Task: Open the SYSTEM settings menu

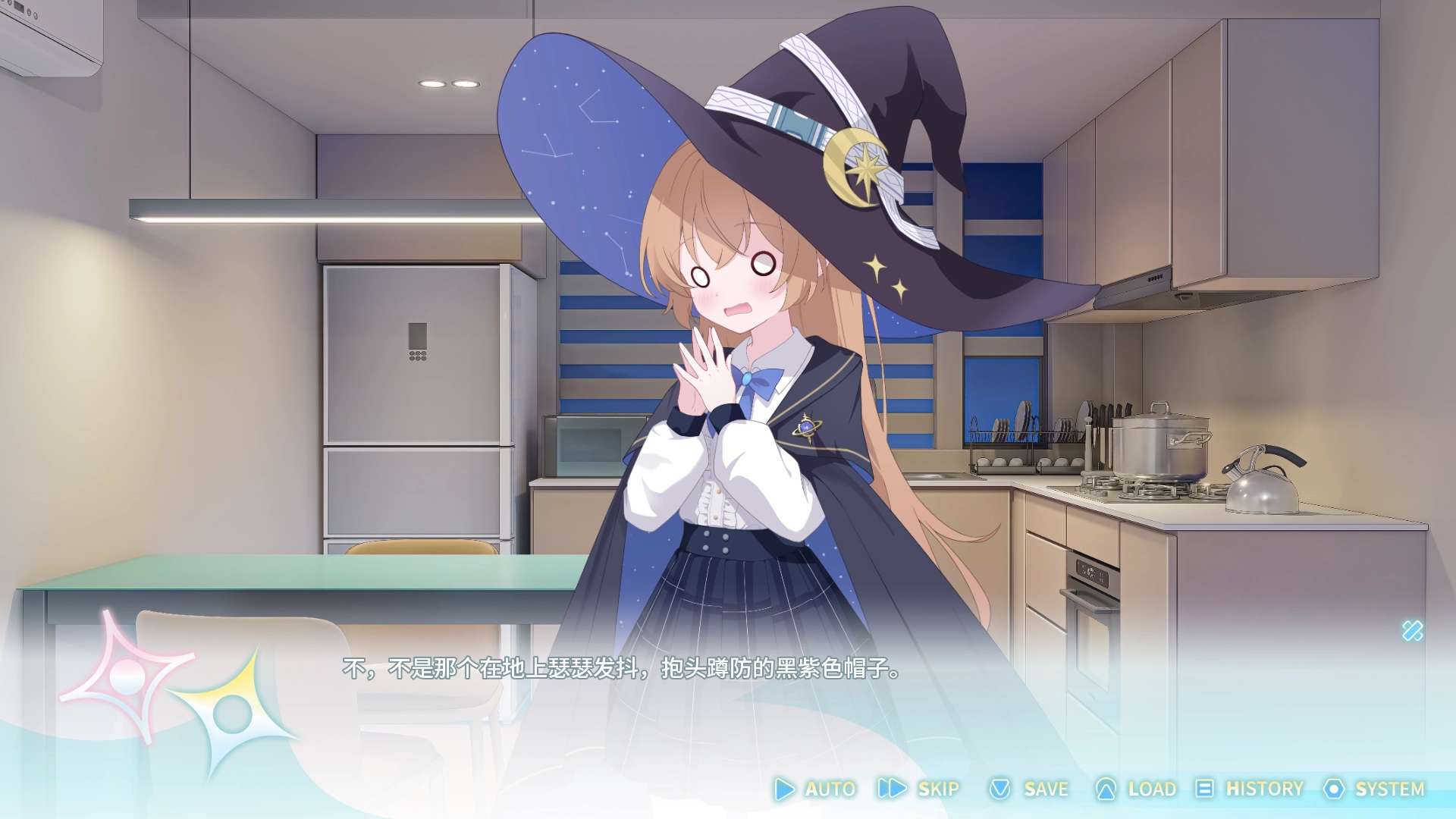Action: (1374, 789)
